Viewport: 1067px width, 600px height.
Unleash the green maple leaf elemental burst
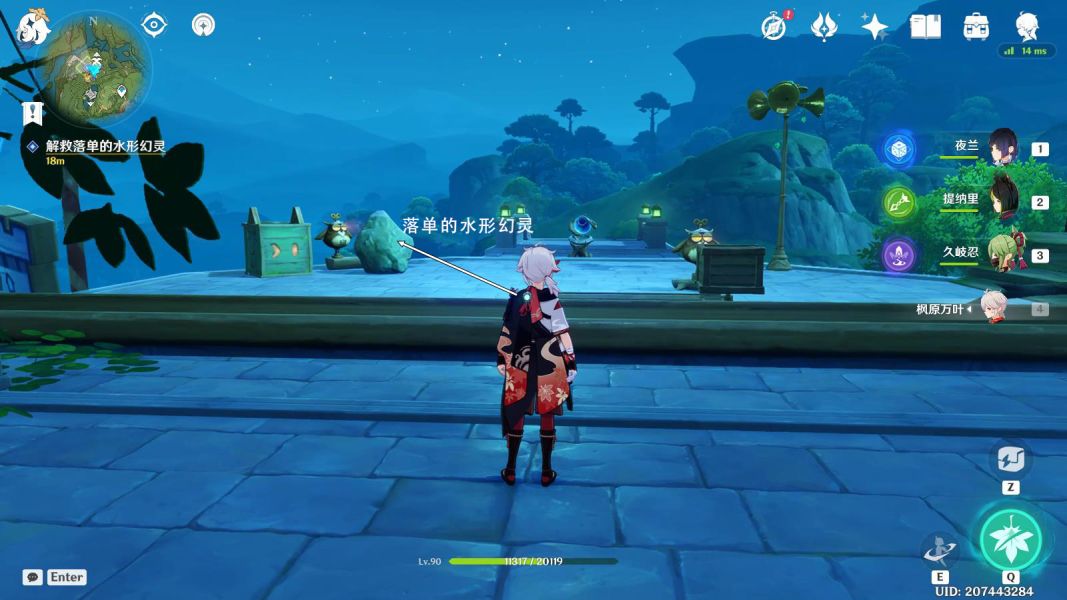click(1010, 540)
